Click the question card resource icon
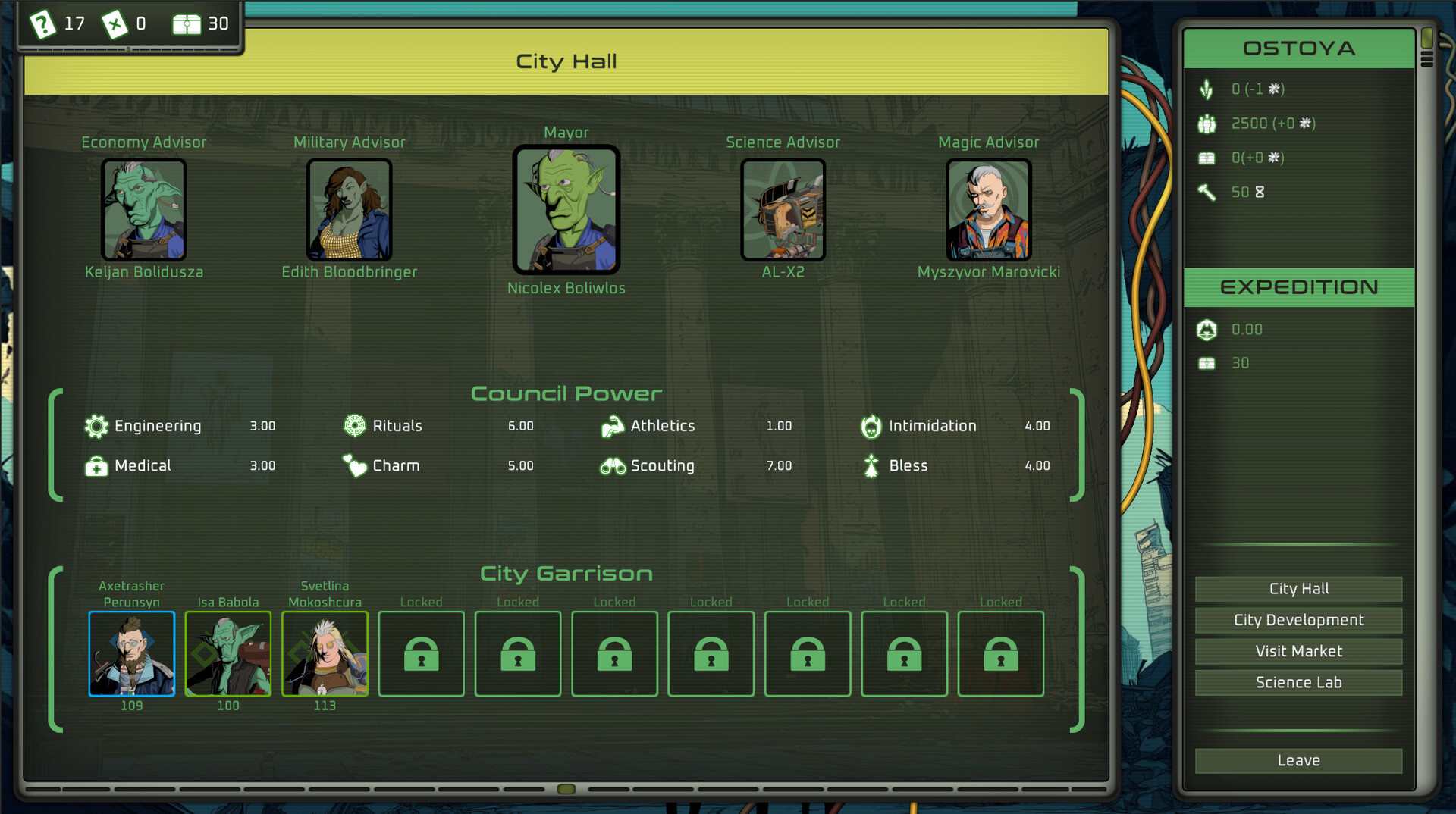Image resolution: width=1456 pixels, height=814 pixels. tap(43, 23)
